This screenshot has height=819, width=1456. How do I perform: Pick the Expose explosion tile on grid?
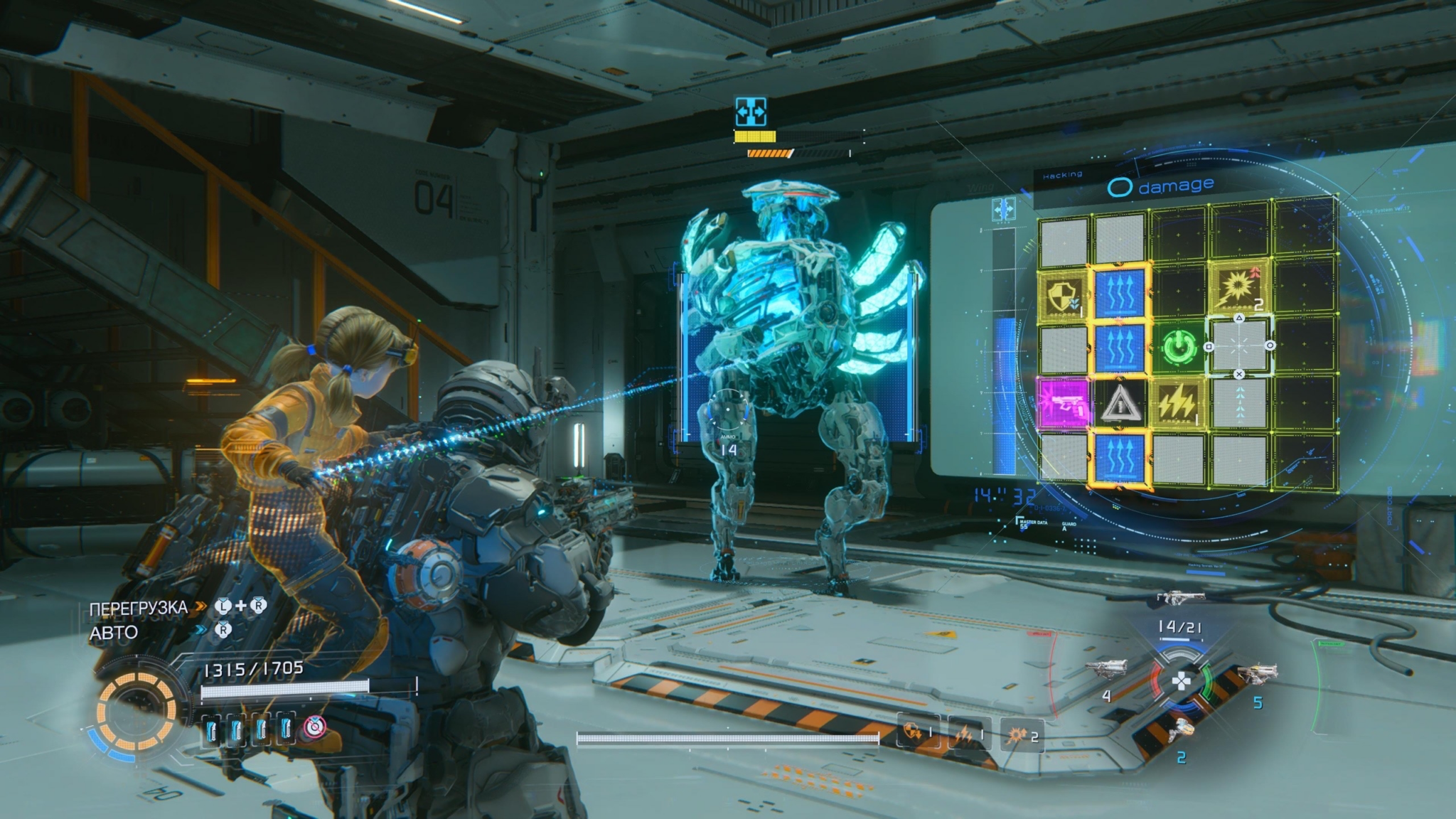[x=1240, y=288]
